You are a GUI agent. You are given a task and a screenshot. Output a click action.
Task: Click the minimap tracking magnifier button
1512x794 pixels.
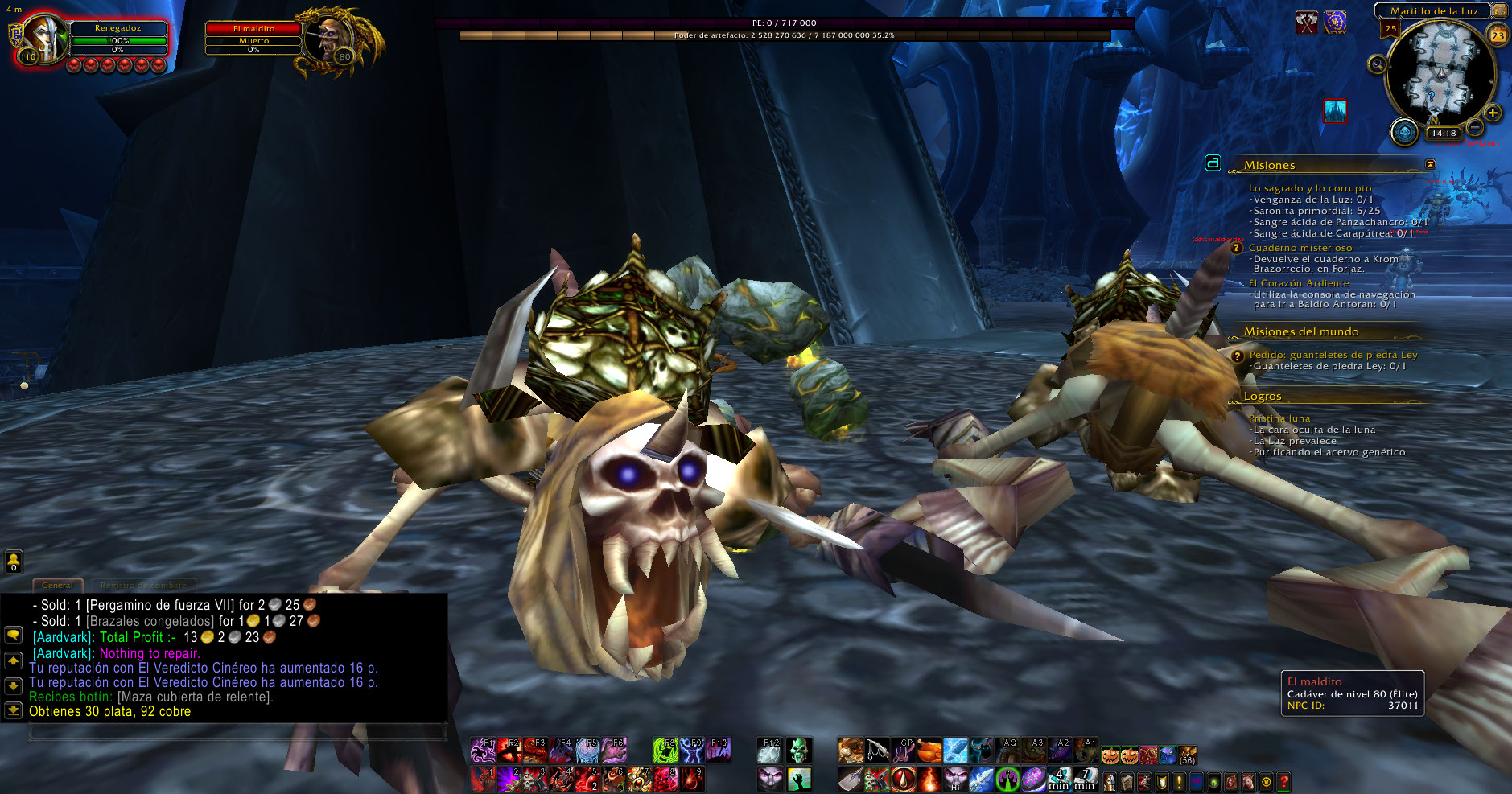(x=1377, y=64)
